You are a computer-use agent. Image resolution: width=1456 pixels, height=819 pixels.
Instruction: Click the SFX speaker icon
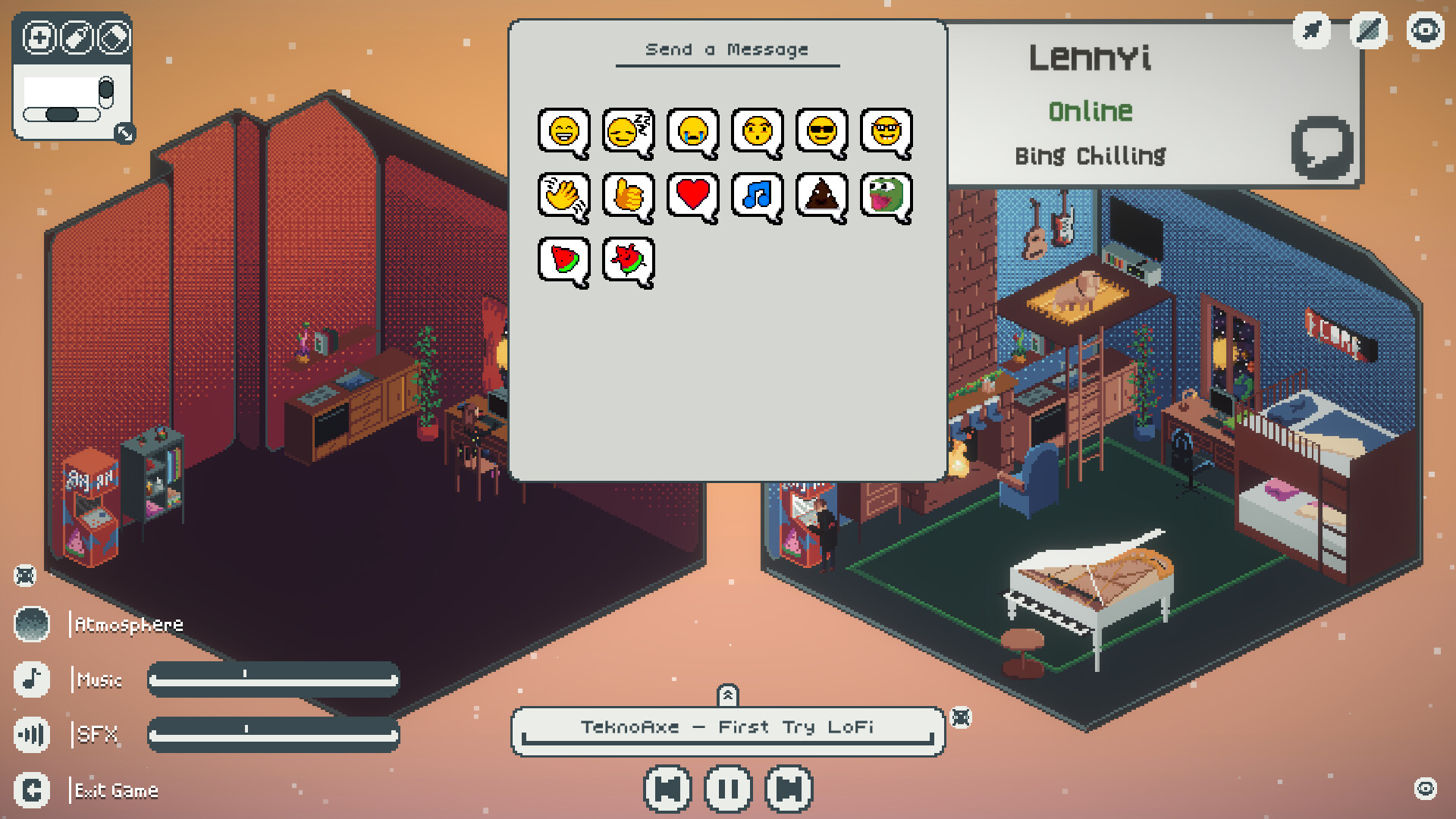click(x=31, y=734)
